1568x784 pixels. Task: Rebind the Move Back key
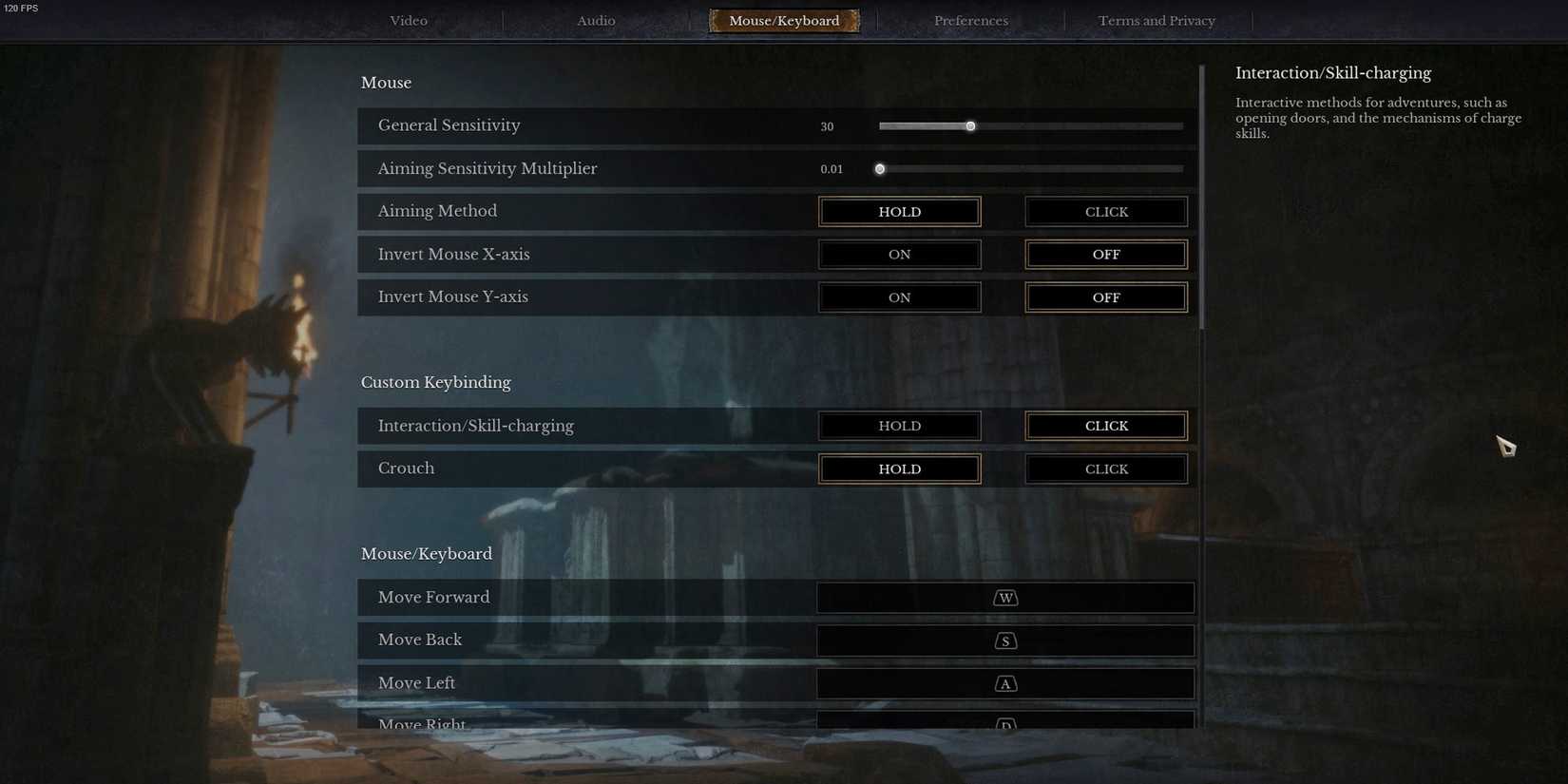(1004, 640)
